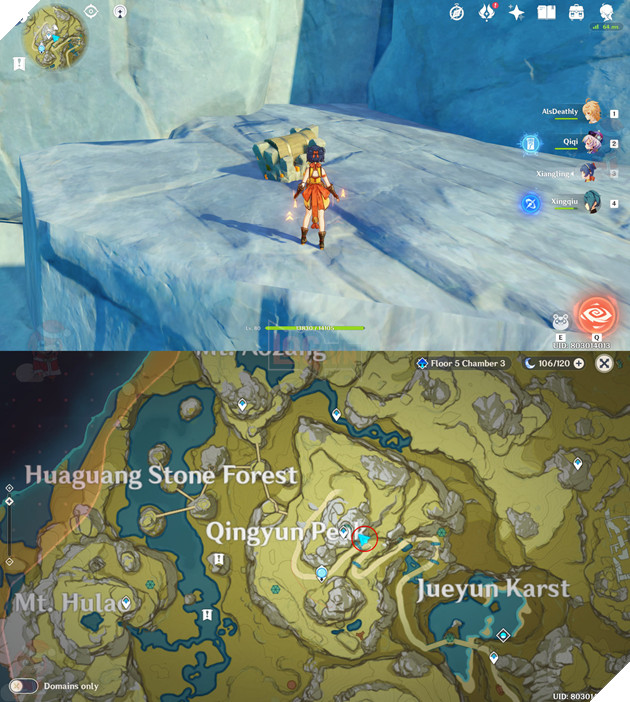
Task: Use Guoba elemental skill icon
Action: pos(561,322)
